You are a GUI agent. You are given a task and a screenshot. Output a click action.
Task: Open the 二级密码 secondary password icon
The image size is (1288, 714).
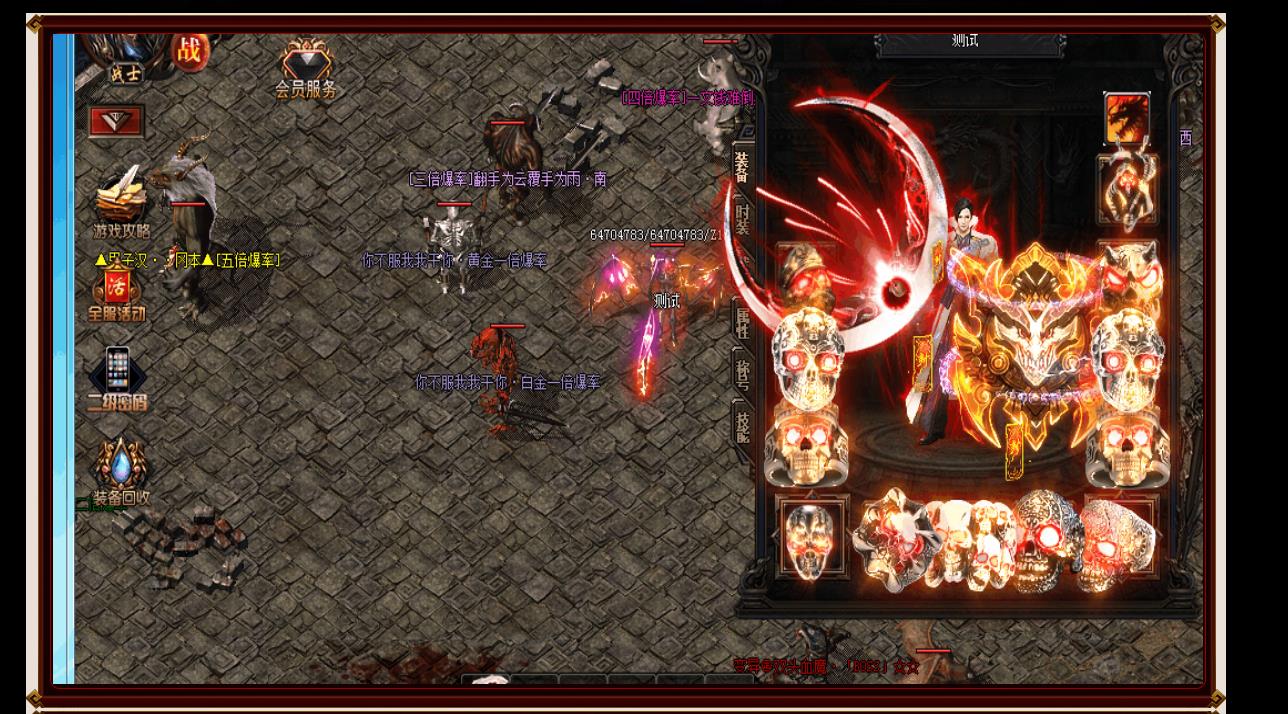pos(117,380)
